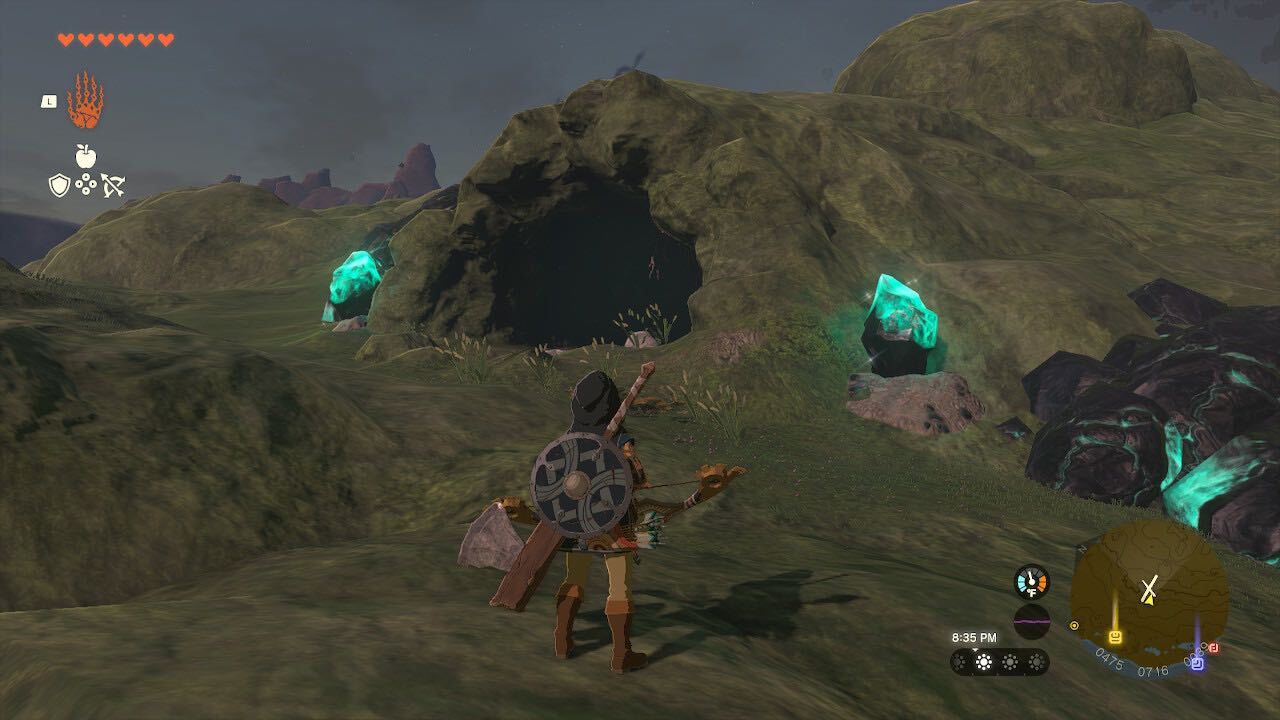Activate the orange hand ability icon
Viewport: 1280px width, 720px height.
coord(85,101)
